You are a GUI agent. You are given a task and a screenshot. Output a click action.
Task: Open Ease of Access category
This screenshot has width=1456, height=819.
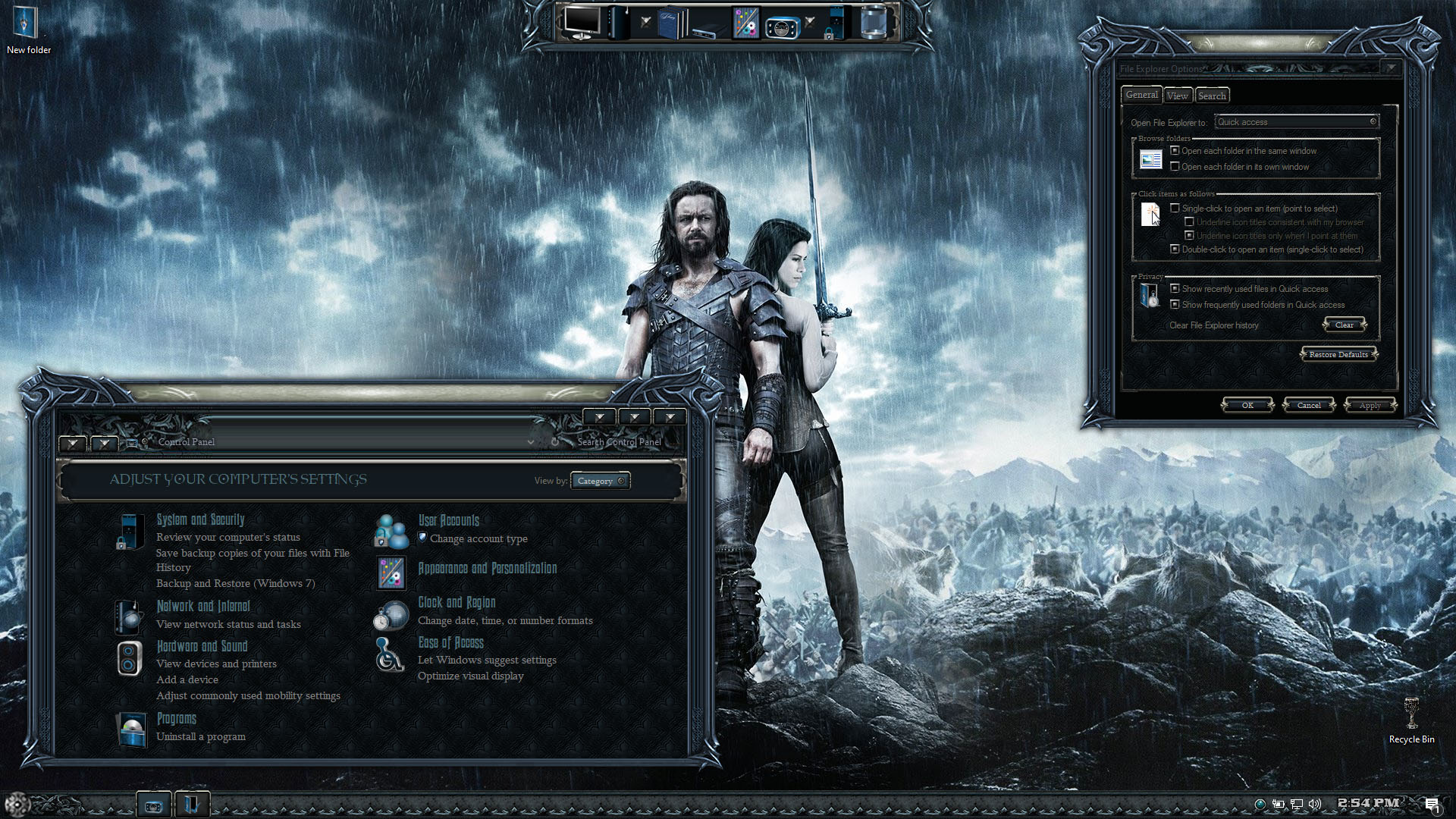450,642
